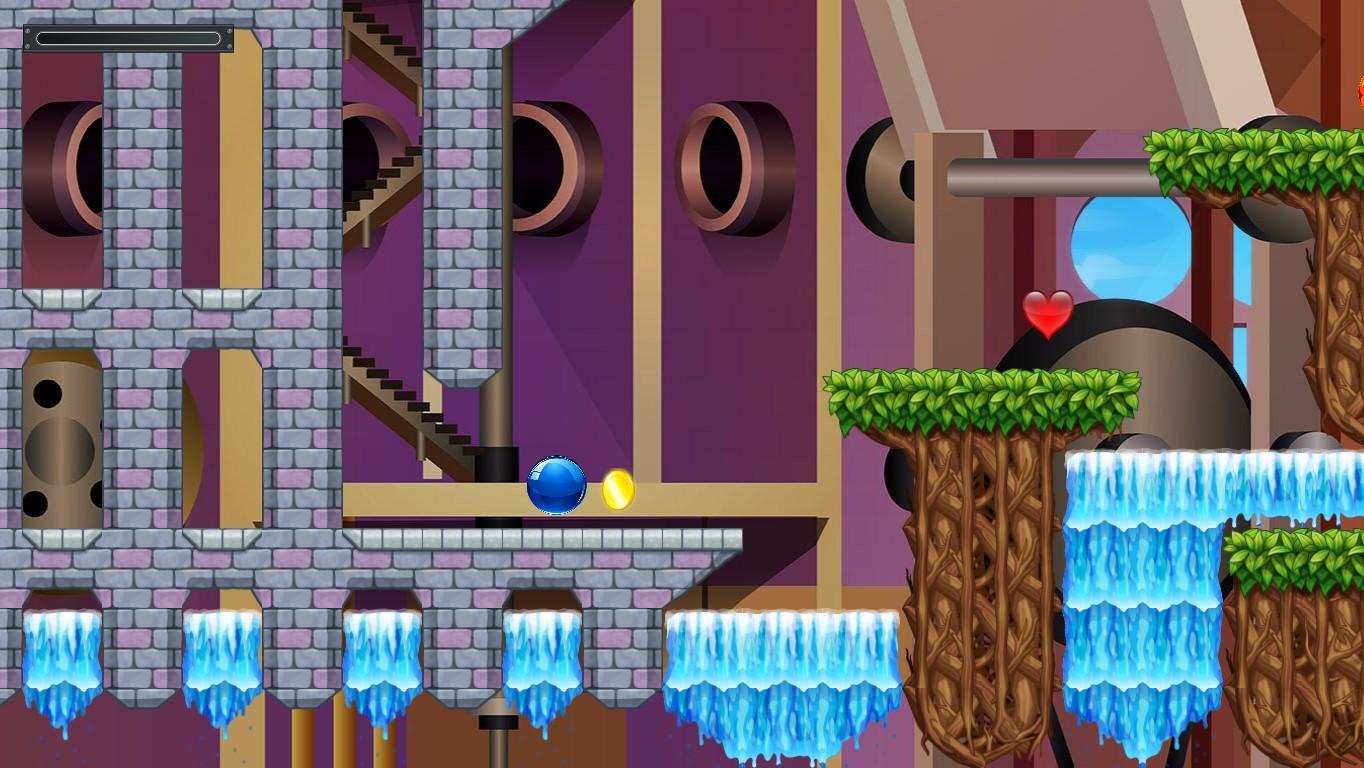Click the blue ball player character
This screenshot has height=768, width=1364.
(556, 486)
